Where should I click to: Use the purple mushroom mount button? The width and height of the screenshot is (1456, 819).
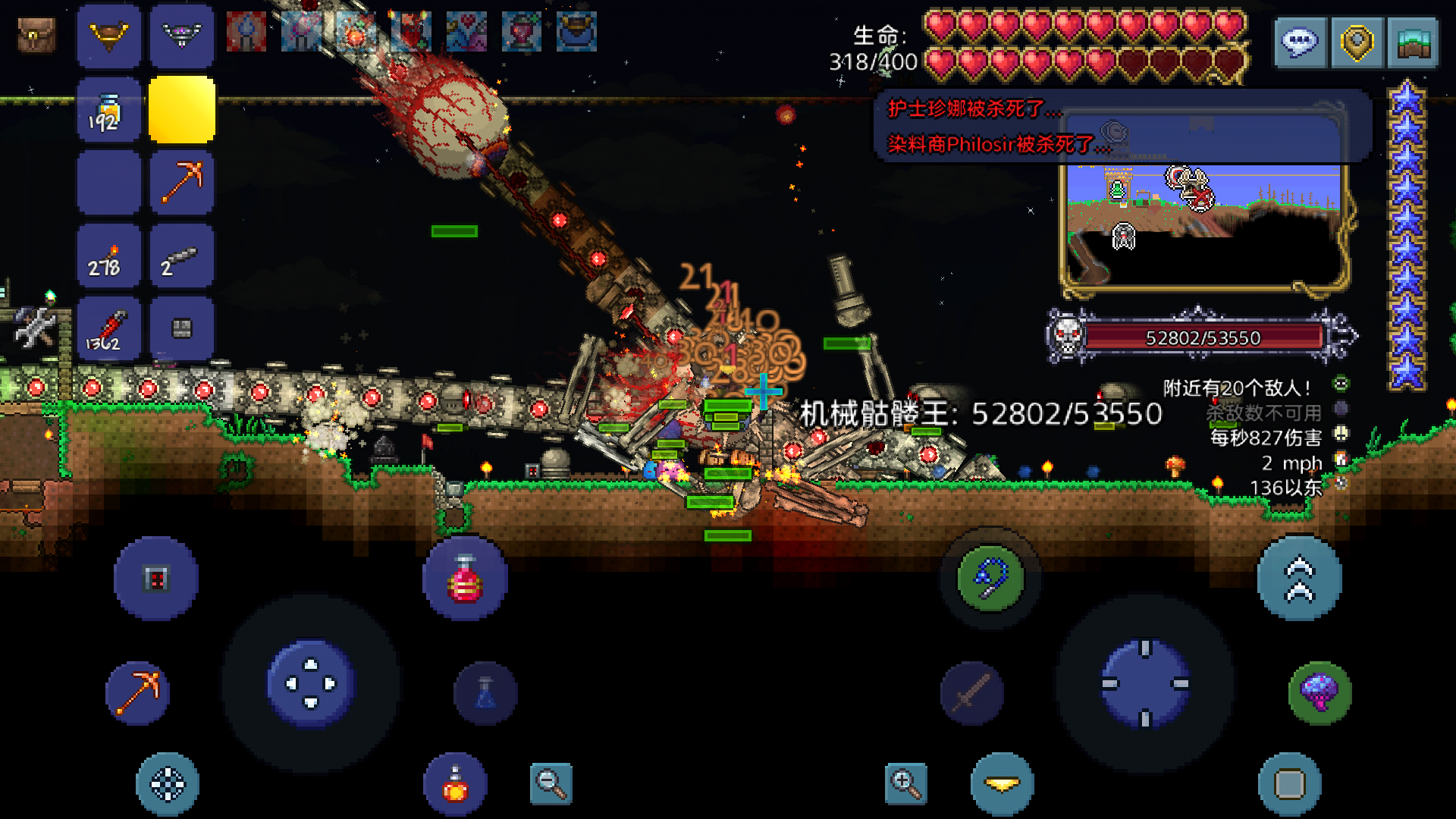[x=1319, y=692]
